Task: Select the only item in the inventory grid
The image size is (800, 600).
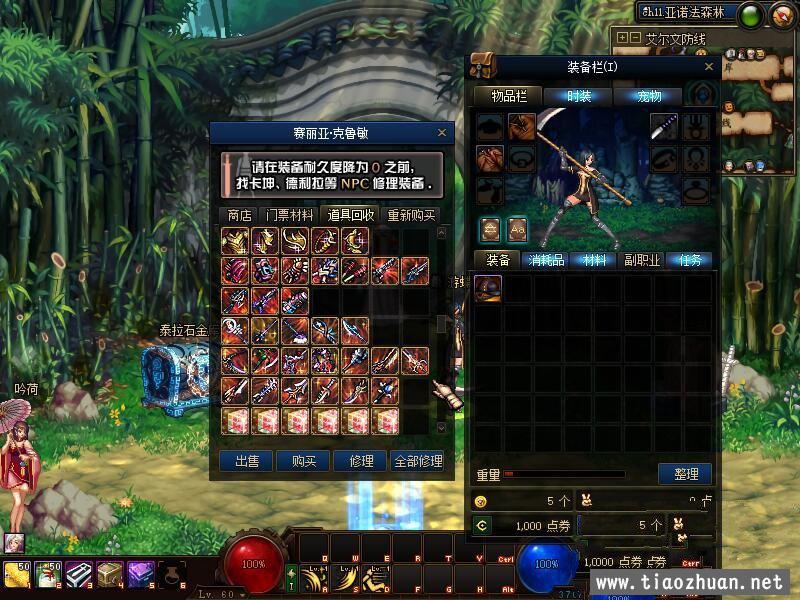Action: (488, 289)
